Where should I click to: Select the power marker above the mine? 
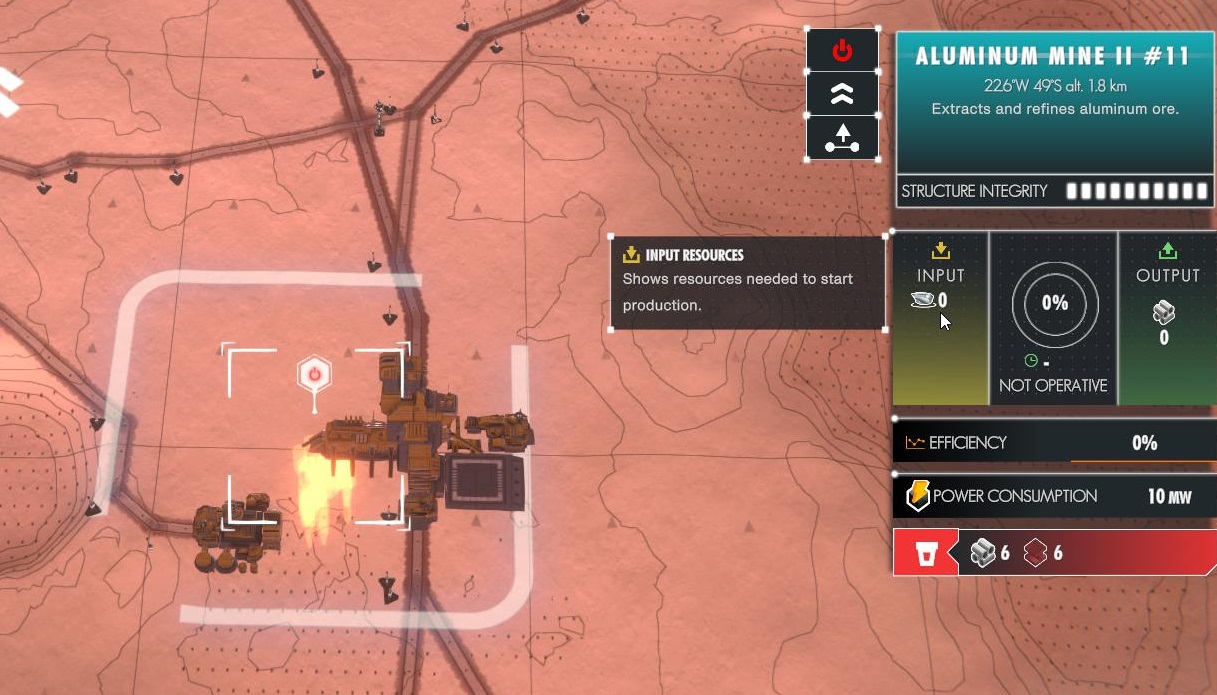[x=314, y=375]
